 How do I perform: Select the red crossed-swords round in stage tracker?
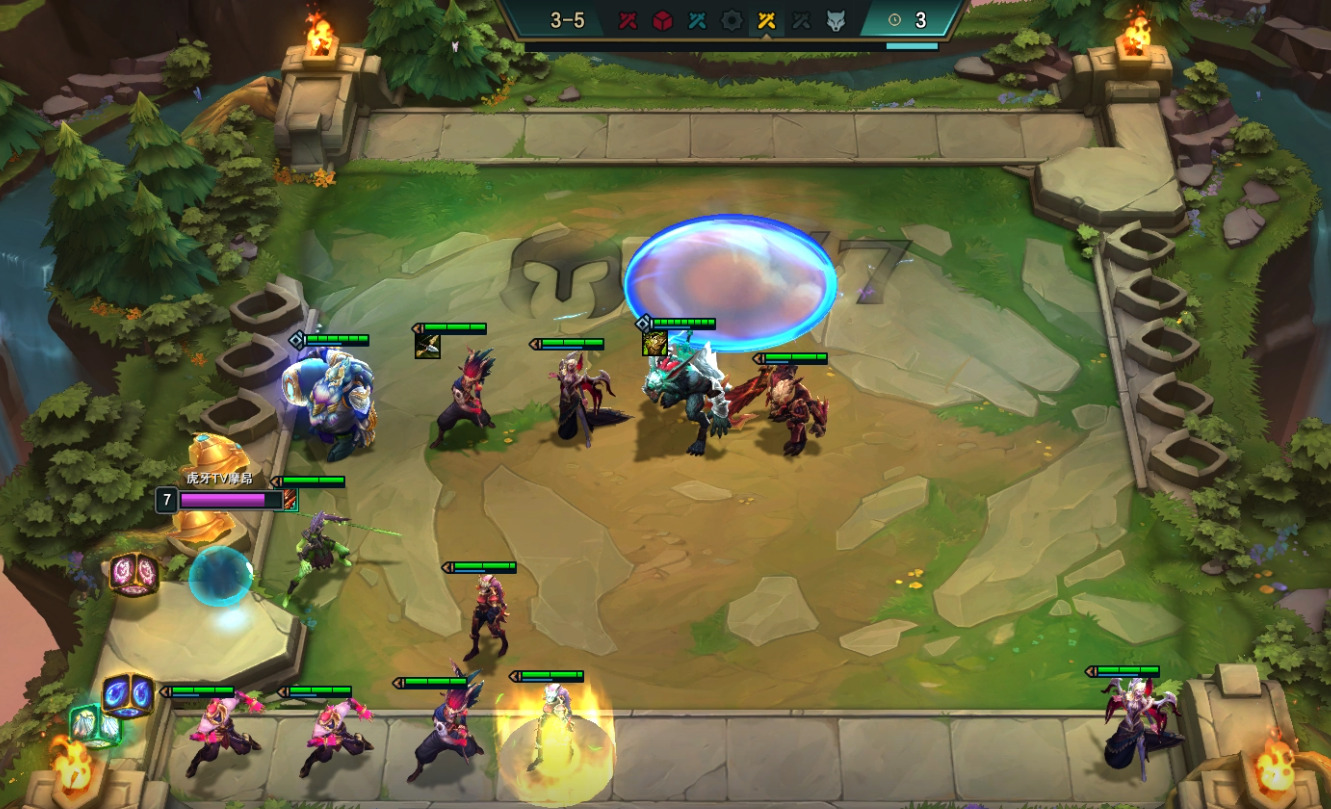click(x=627, y=20)
